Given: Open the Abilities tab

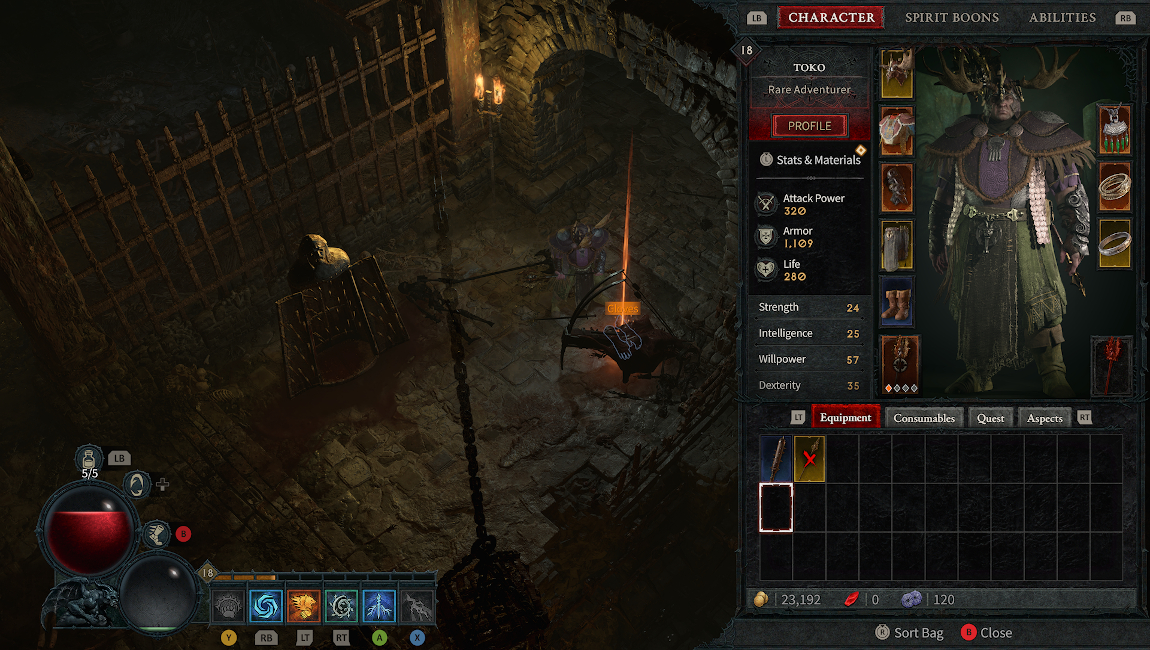Looking at the screenshot, I should (1062, 17).
